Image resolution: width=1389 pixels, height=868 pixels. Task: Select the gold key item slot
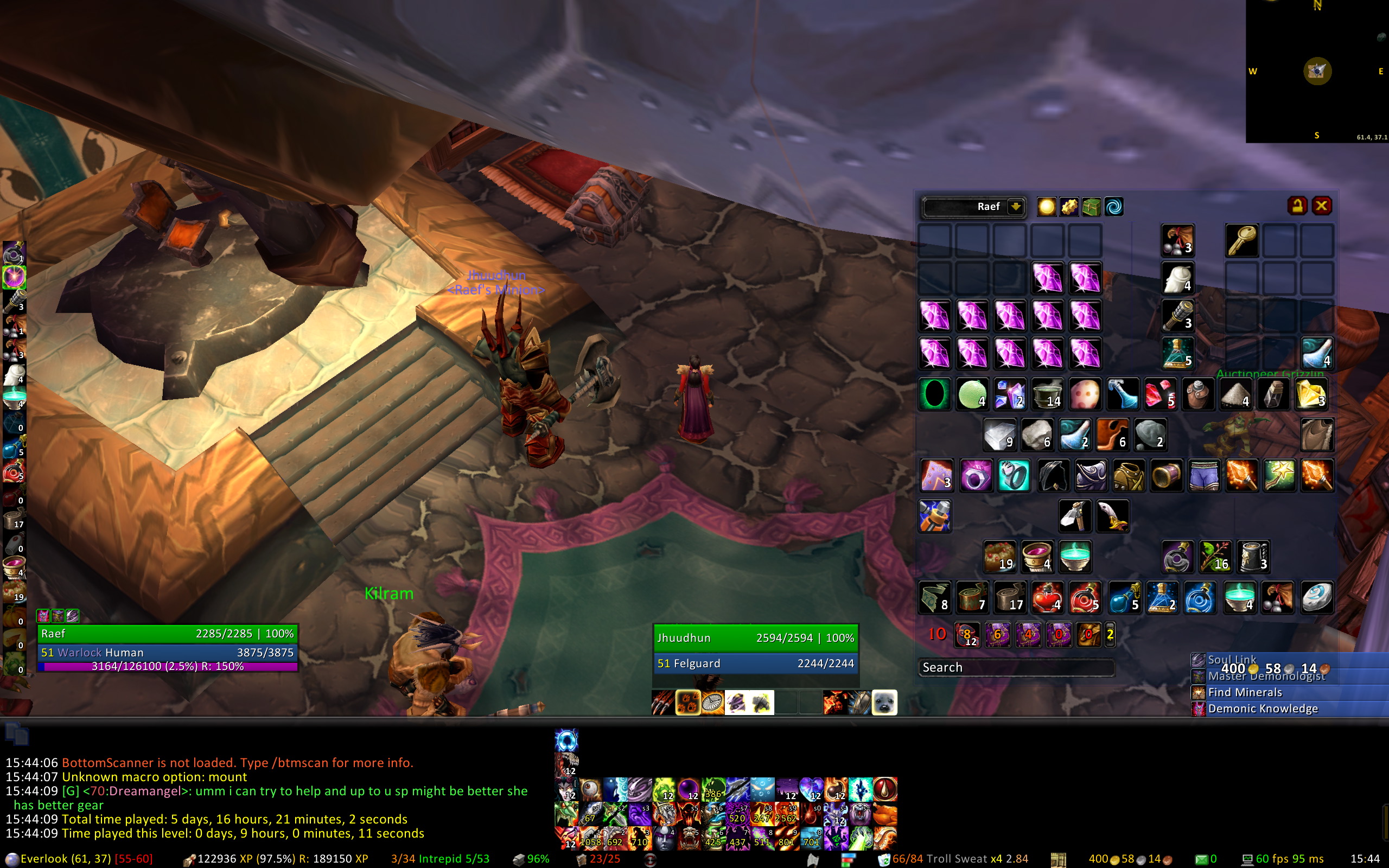pyautogui.click(x=1241, y=240)
